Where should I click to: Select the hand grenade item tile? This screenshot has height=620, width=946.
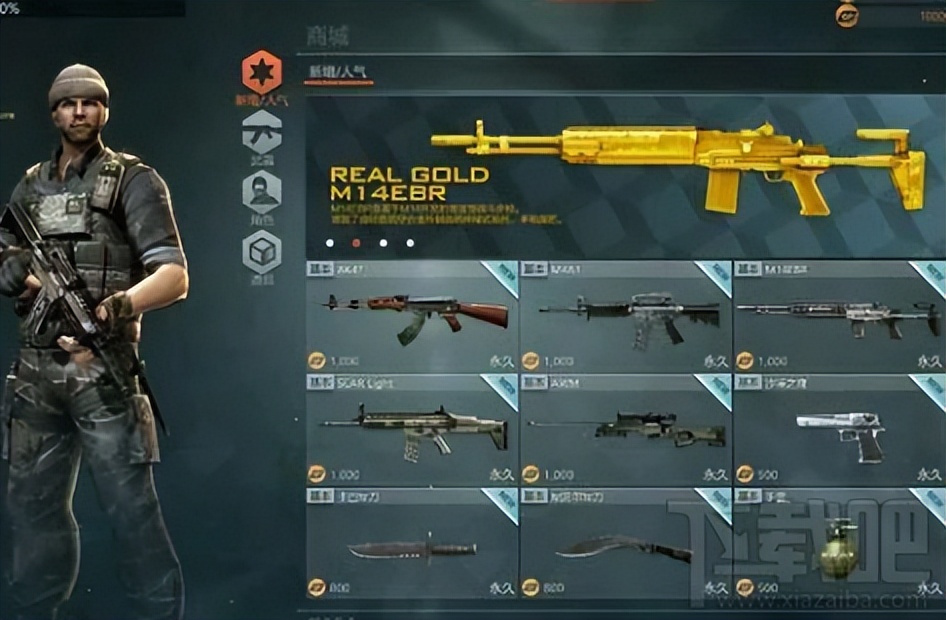click(x=838, y=544)
